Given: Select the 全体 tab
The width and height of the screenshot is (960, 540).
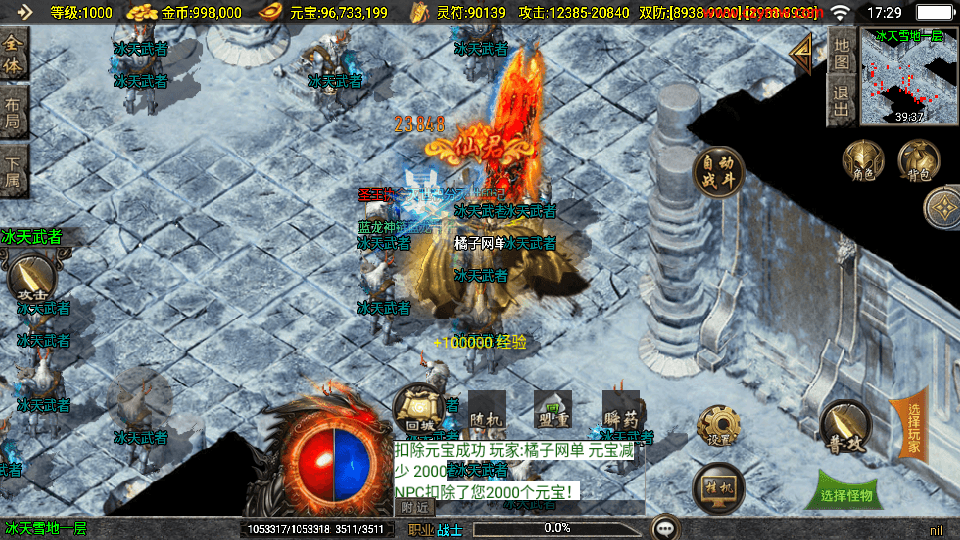Looking at the screenshot, I should pos(13,54).
